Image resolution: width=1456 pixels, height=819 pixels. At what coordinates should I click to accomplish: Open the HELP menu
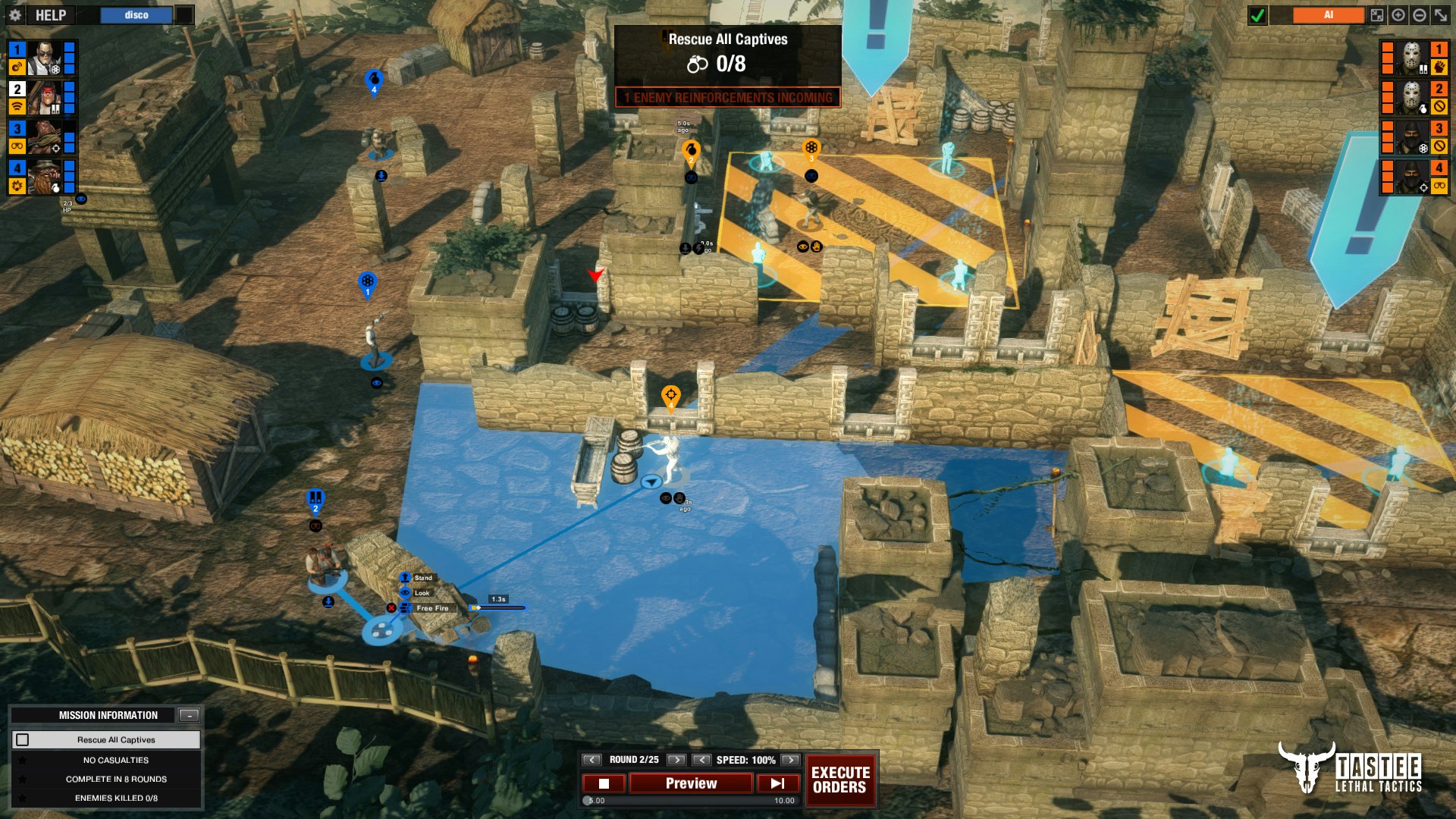[50, 14]
